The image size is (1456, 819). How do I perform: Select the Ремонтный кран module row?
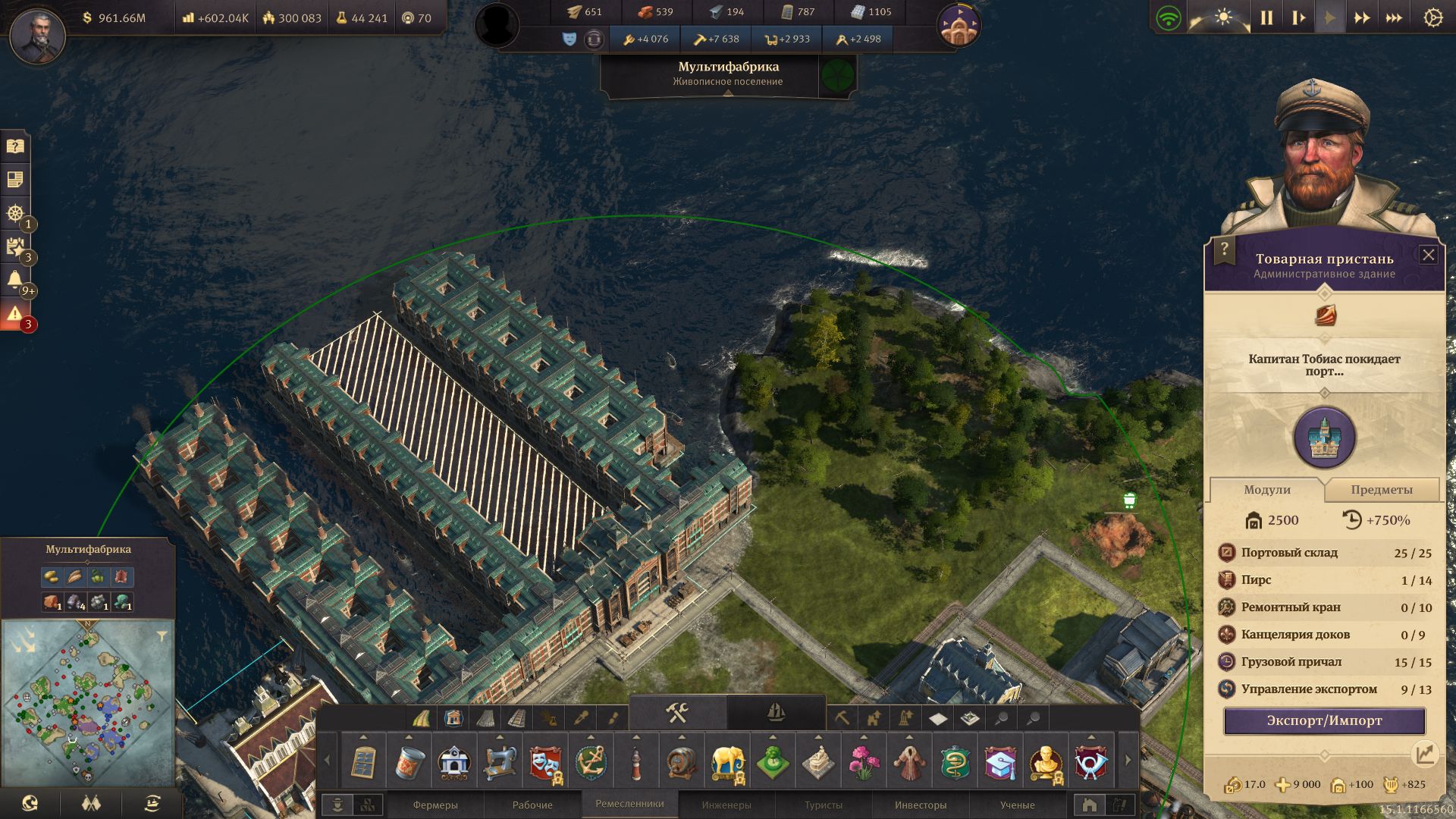pos(1324,607)
